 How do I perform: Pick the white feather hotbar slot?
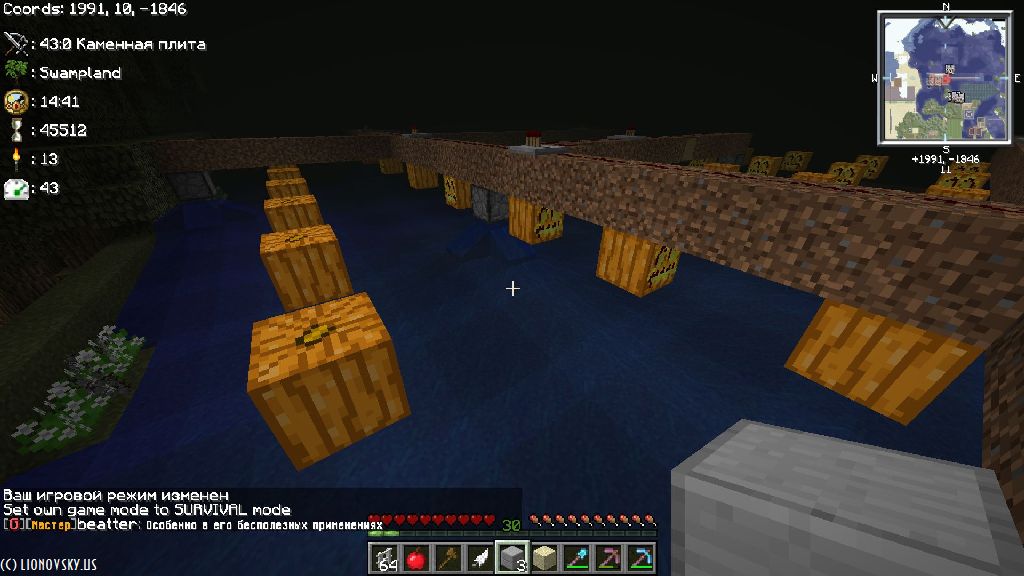(480, 557)
